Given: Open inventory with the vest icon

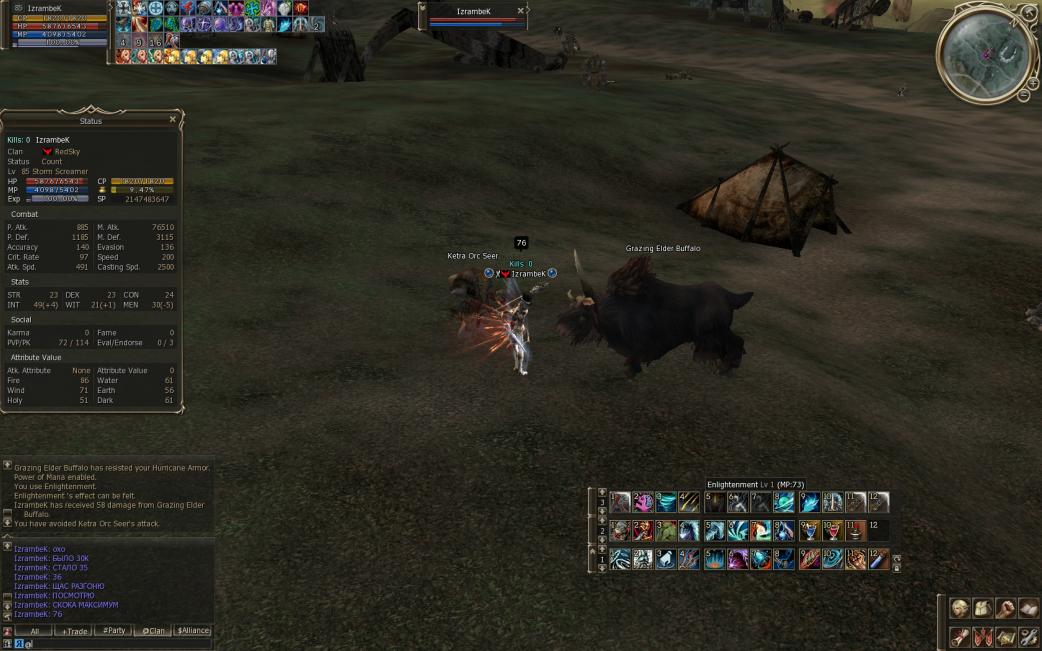Looking at the screenshot, I should (982, 608).
